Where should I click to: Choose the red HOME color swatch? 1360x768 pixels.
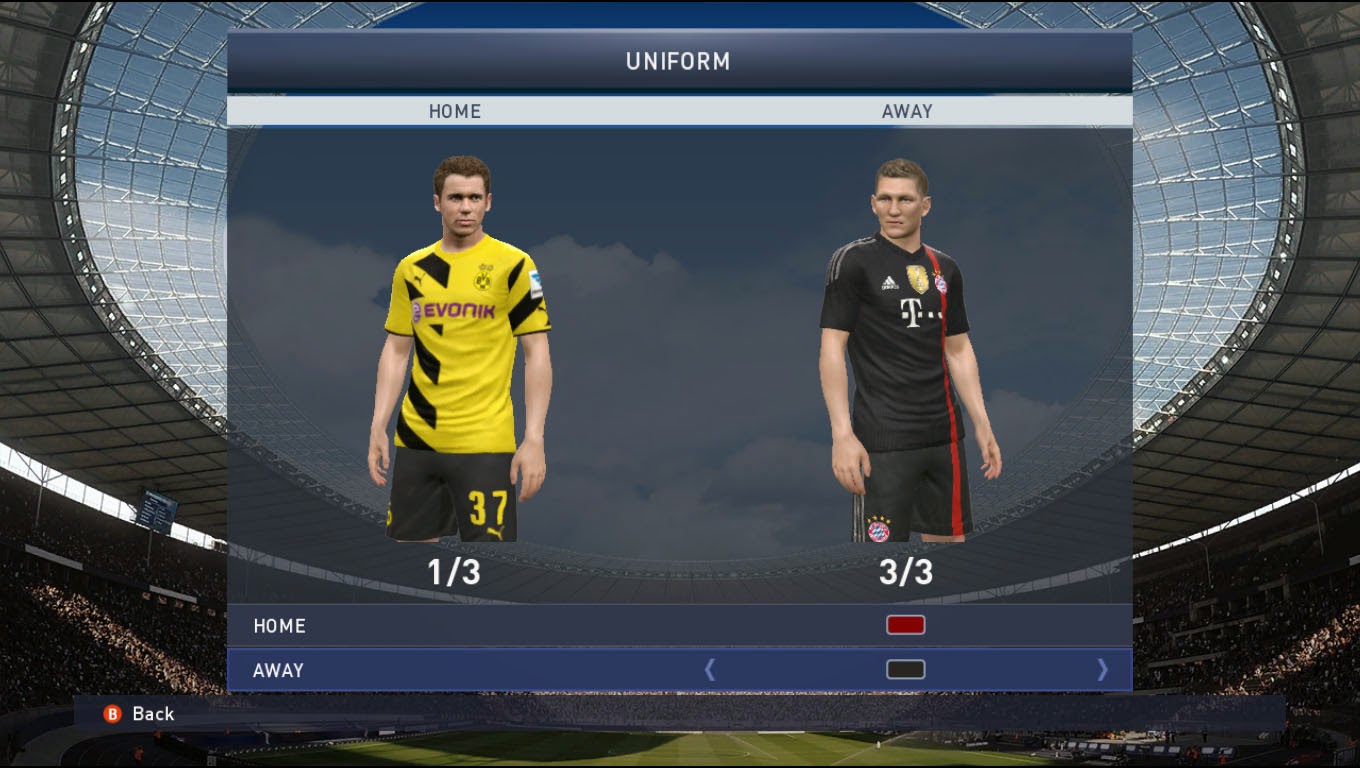point(905,625)
